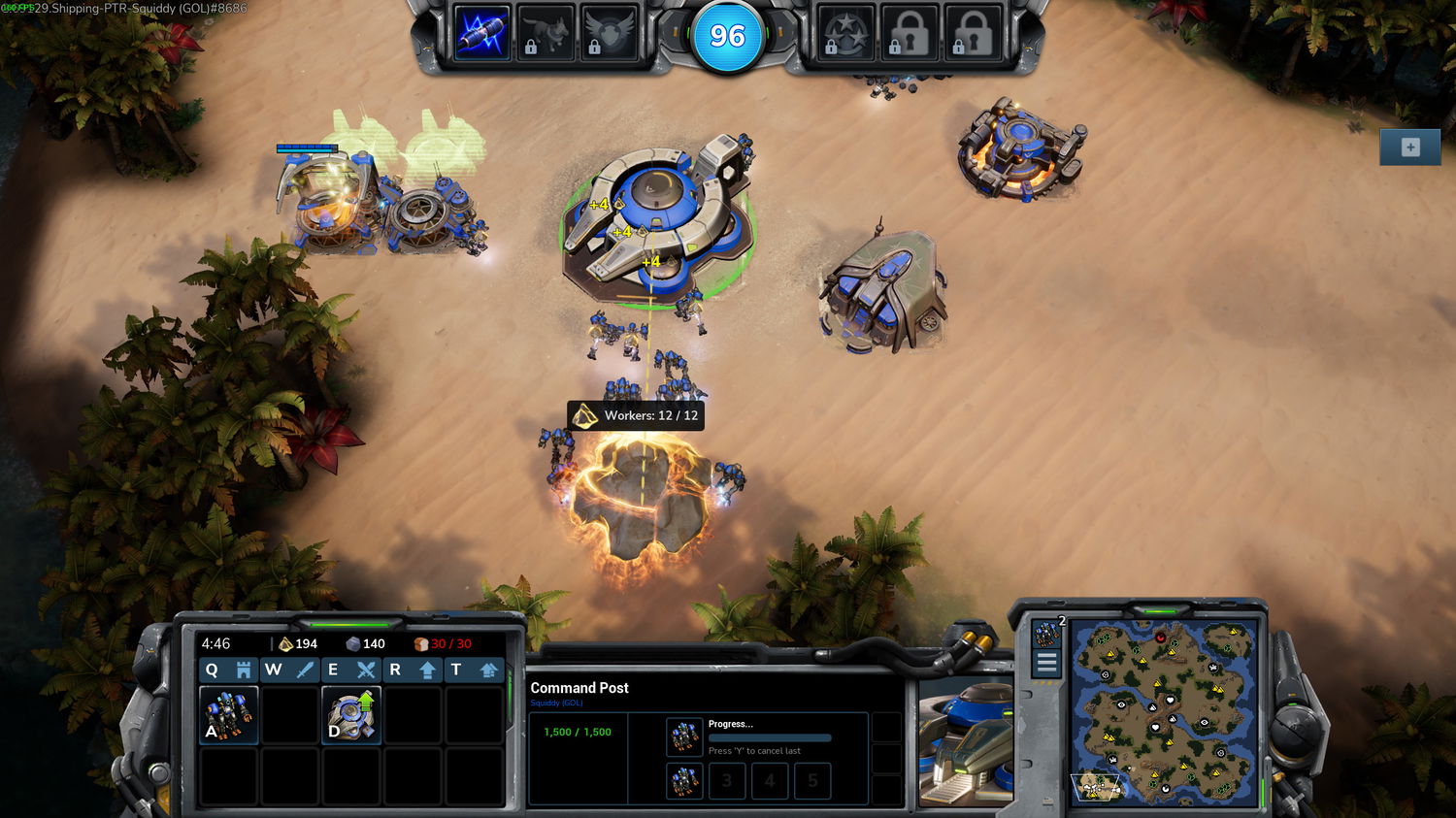The height and width of the screenshot is (818, 1456).
Task: Open the three-line menu beside the minimap
Action: click(x=1046, y=664)
